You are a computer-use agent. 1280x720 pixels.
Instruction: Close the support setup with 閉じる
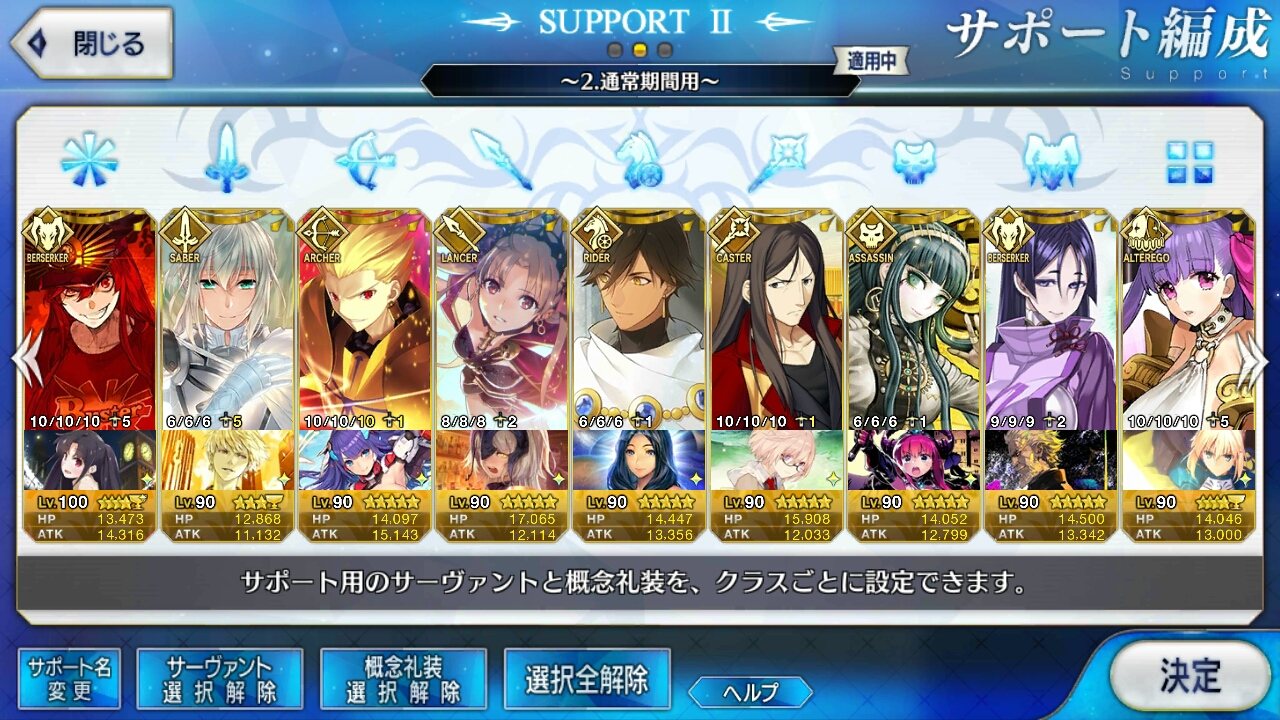92,44
